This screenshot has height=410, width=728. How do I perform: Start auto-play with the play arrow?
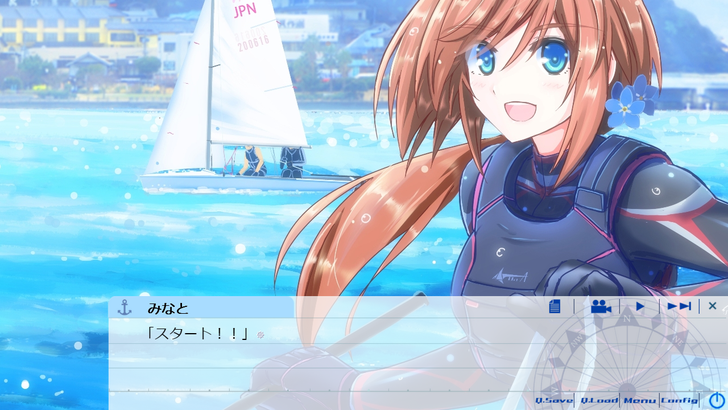(x=640, y=307)
